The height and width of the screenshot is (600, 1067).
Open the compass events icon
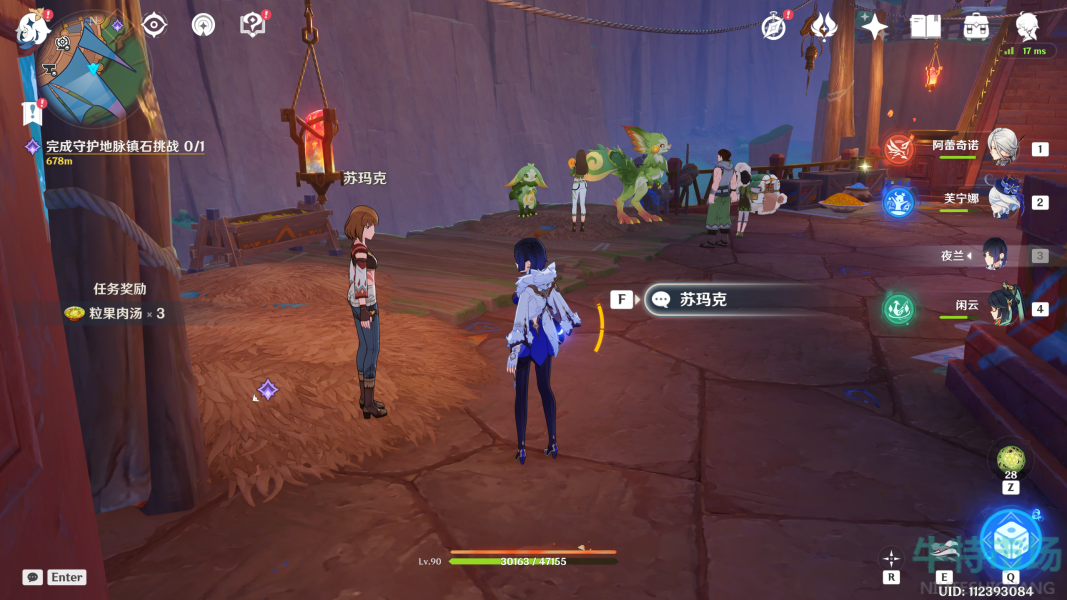tap(773, 26)
